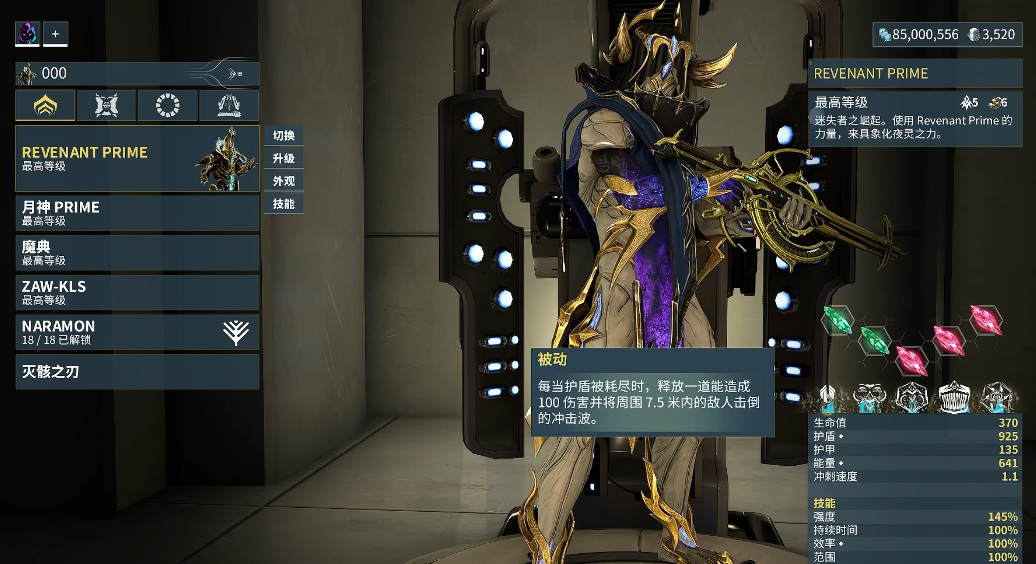Switch to the gold Warframe emblem tab
This screenshot has width=1036, height=564.
click(46, 105)
